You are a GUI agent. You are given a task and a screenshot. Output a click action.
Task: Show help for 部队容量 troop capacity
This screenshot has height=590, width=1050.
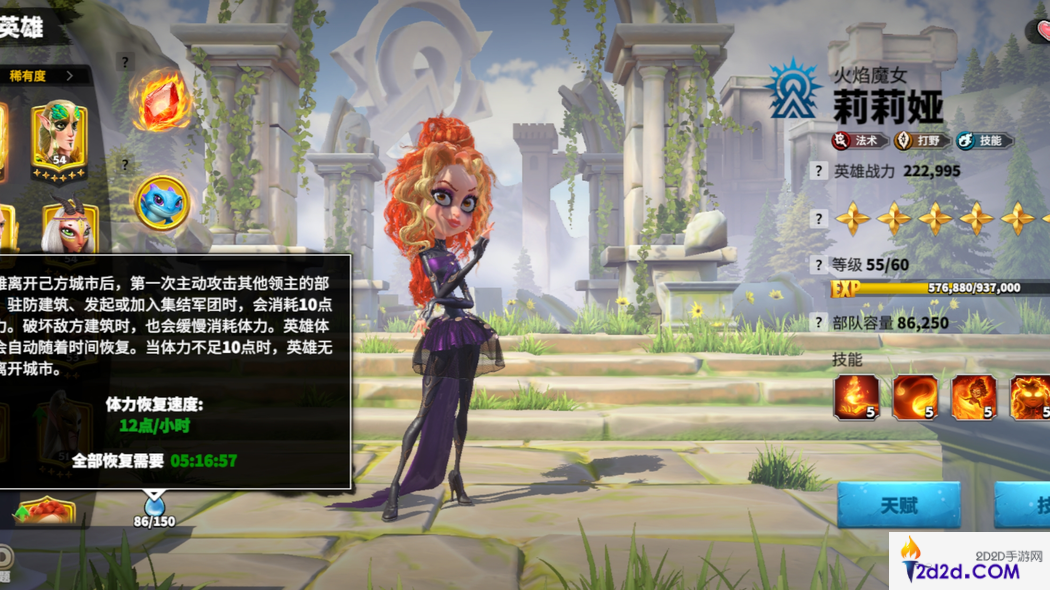click(819, 323)
